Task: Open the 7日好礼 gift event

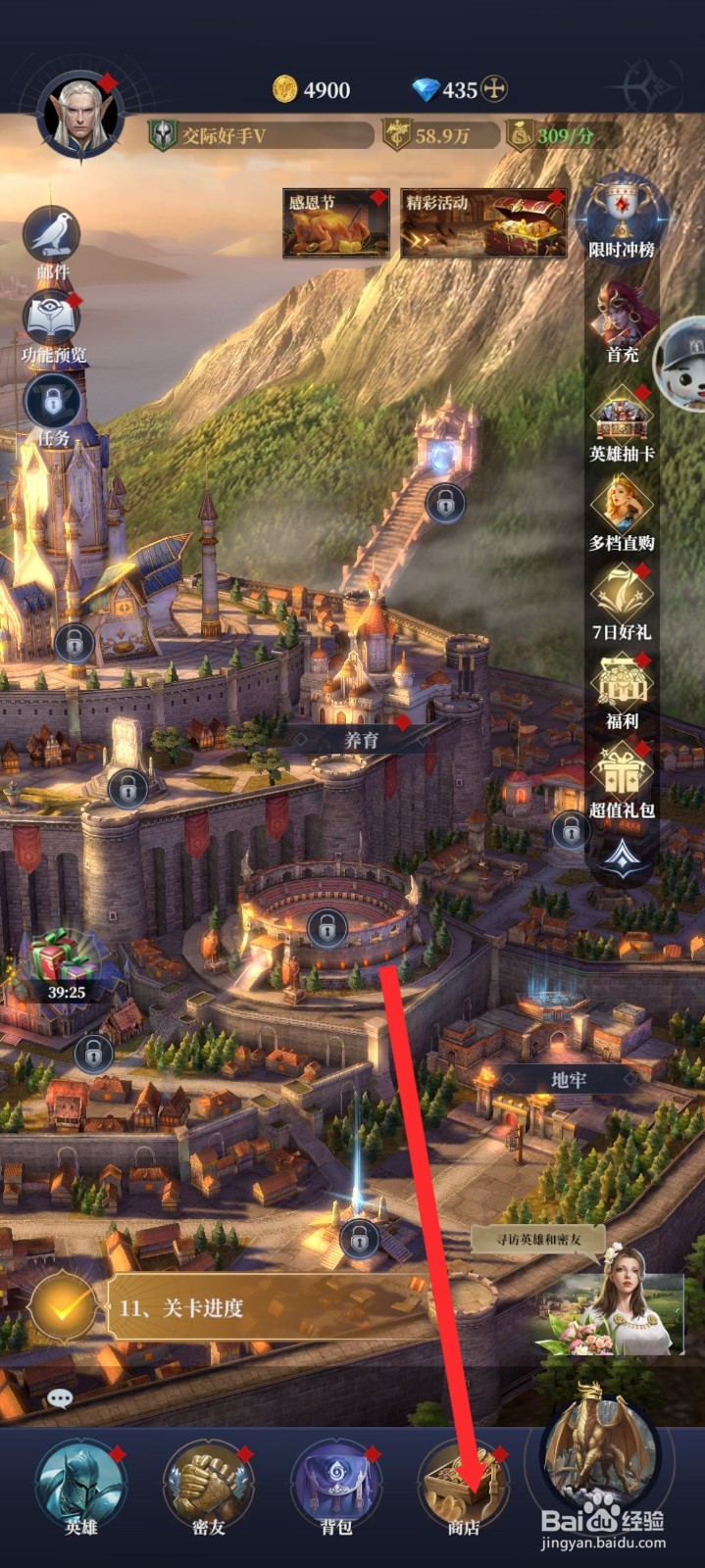Action: point(622,598)
